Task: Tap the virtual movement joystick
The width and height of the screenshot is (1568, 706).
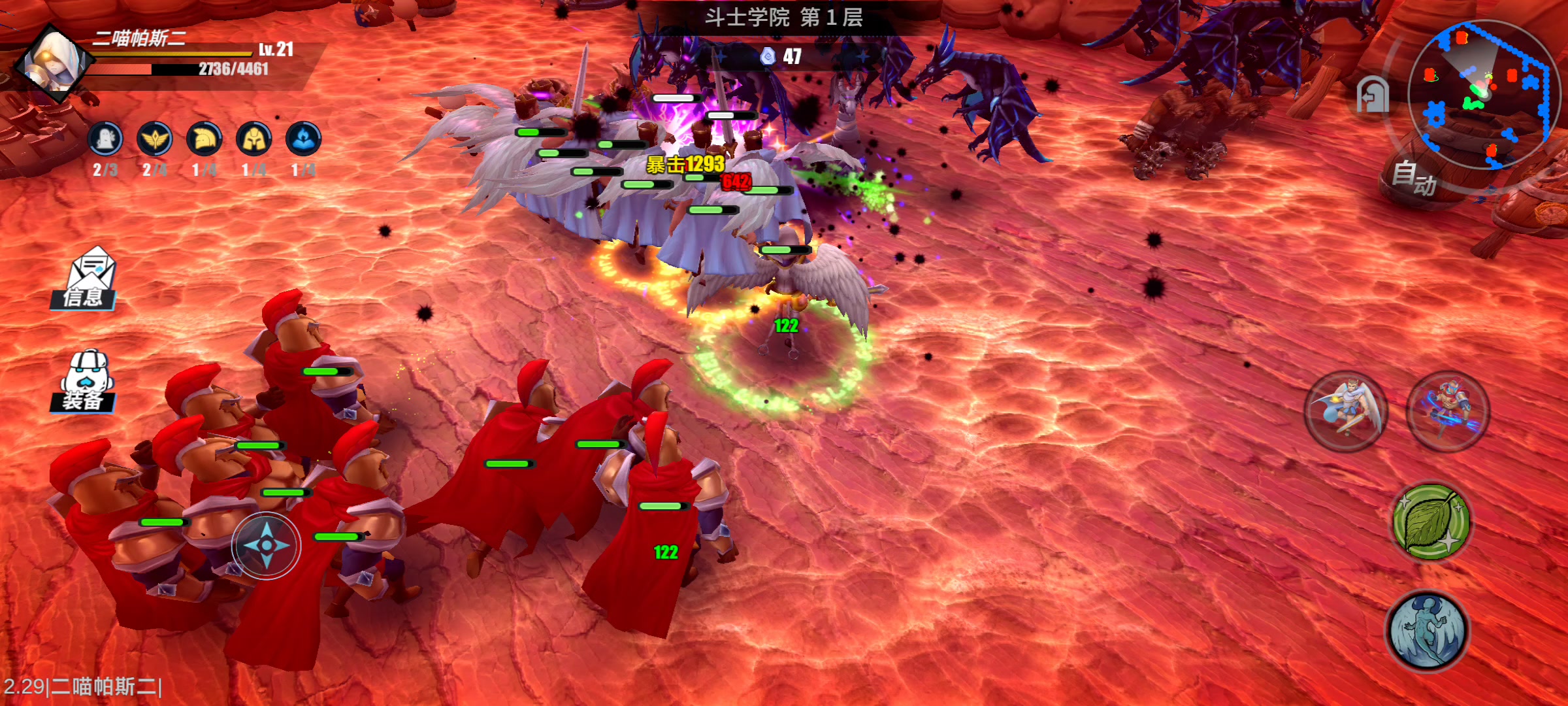Action: coord(266,545)
